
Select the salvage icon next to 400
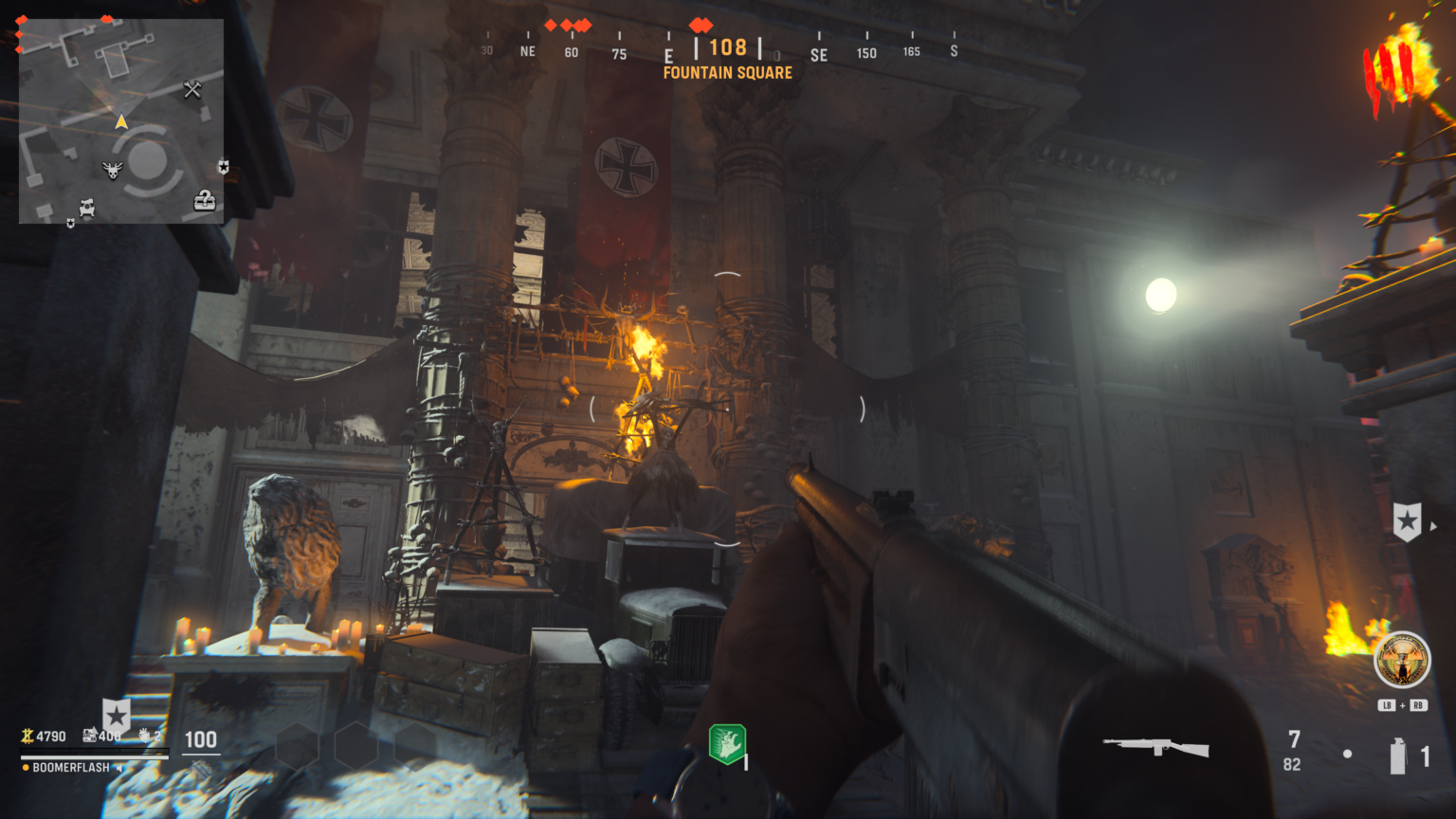pos(90,736)
